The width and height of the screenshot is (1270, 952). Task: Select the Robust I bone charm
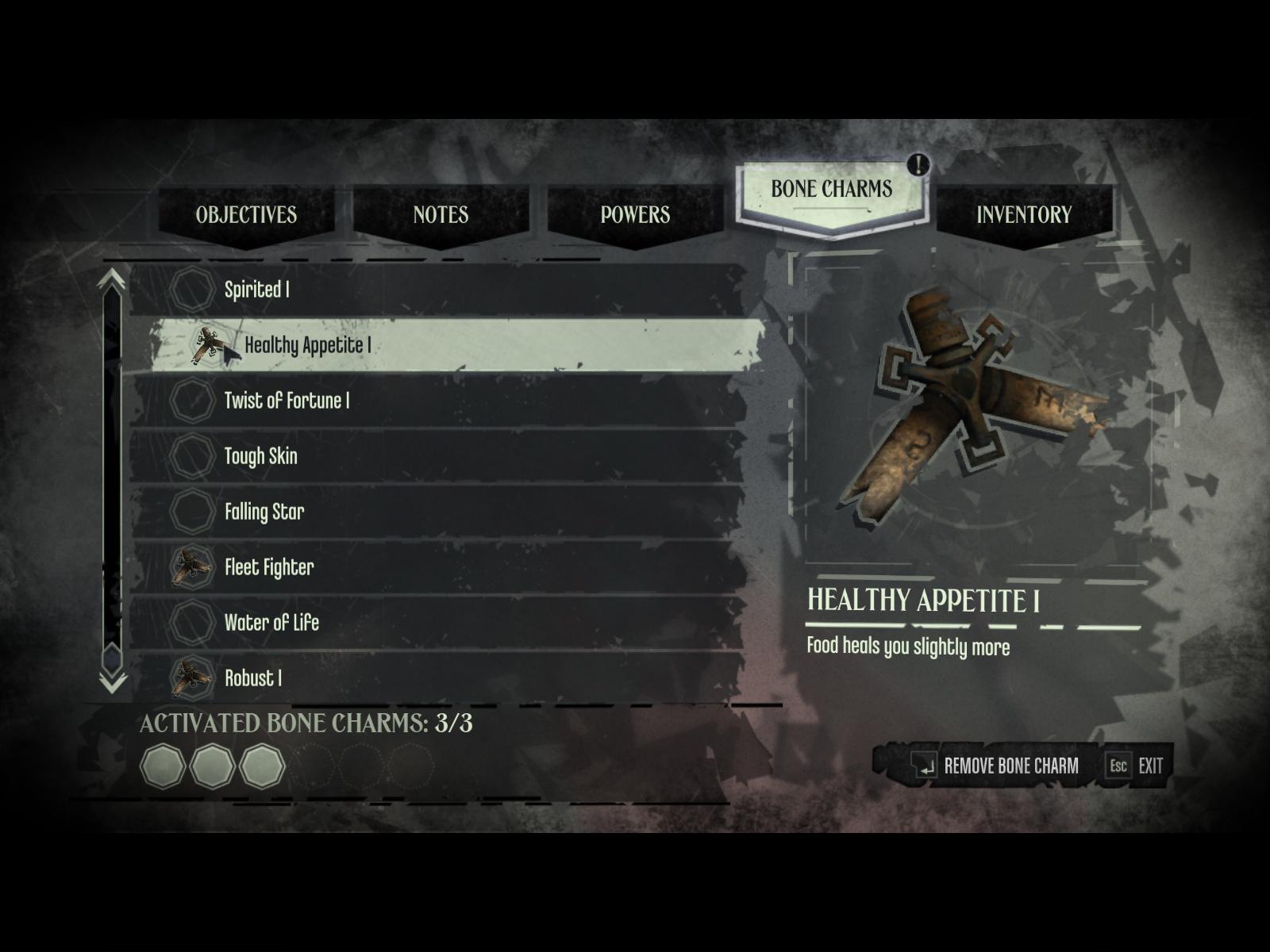437,677
